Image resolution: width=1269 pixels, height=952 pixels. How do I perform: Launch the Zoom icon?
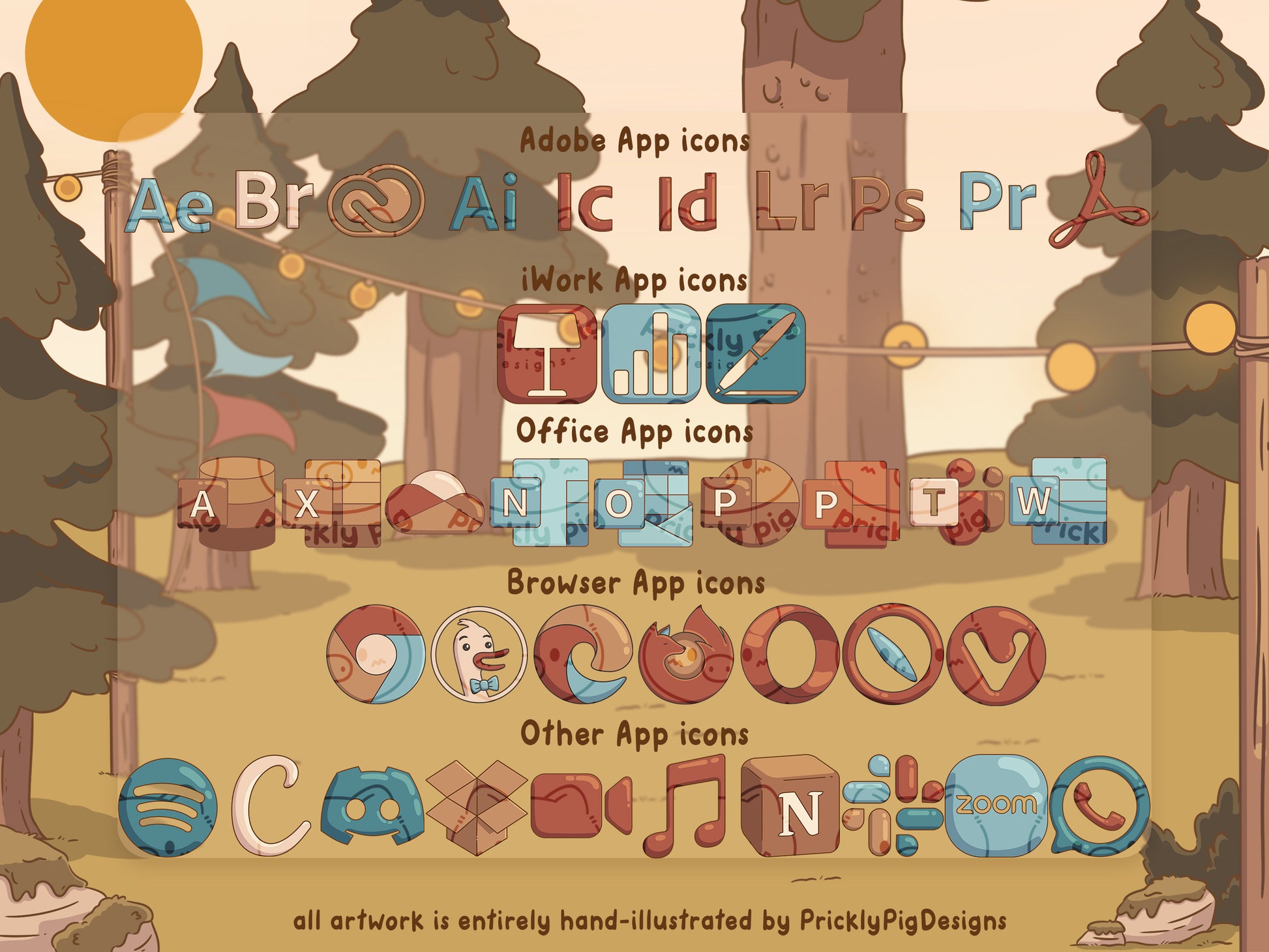tap(996, 806)
